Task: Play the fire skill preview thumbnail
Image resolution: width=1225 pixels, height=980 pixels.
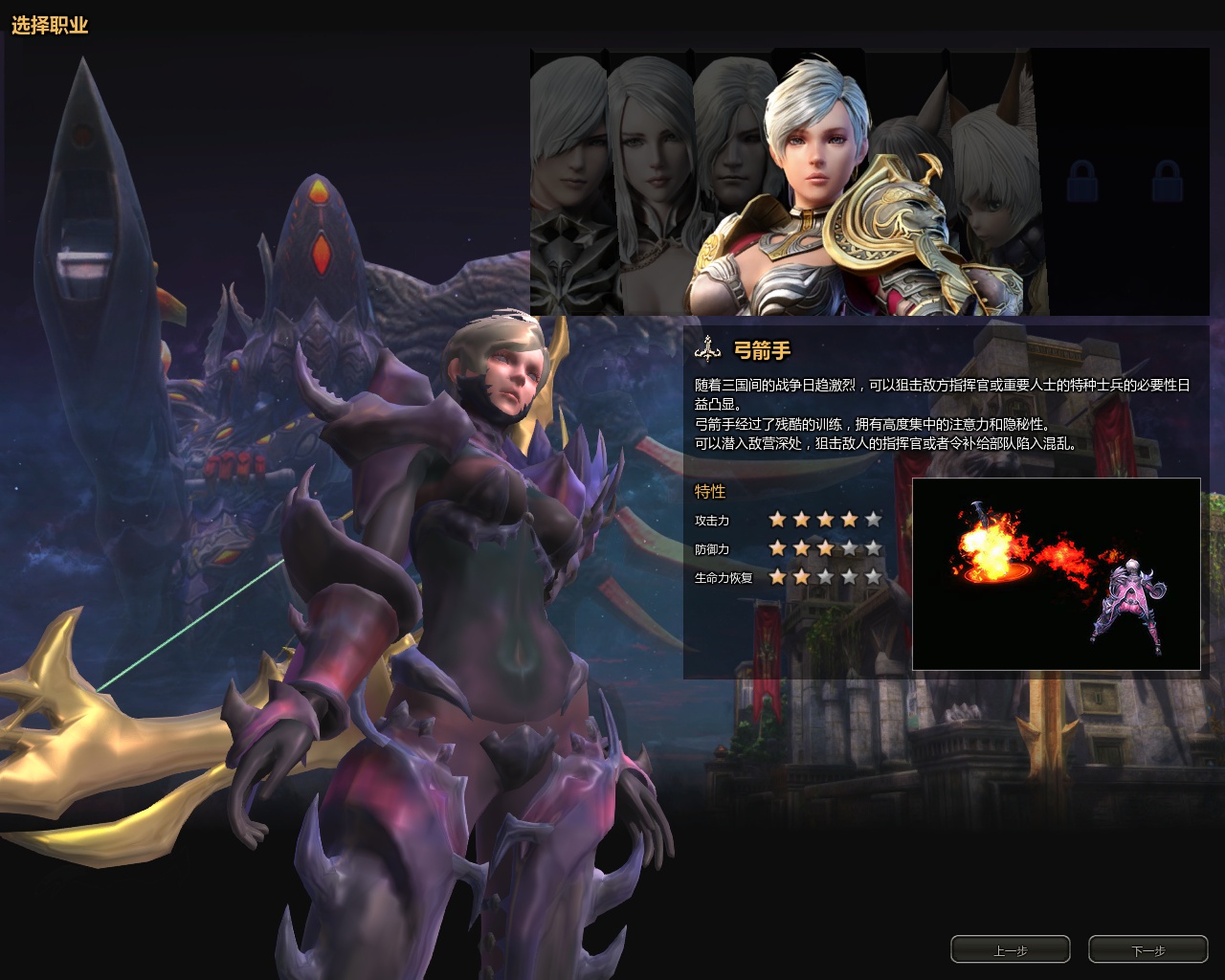Action: (x=1056, y=573)
